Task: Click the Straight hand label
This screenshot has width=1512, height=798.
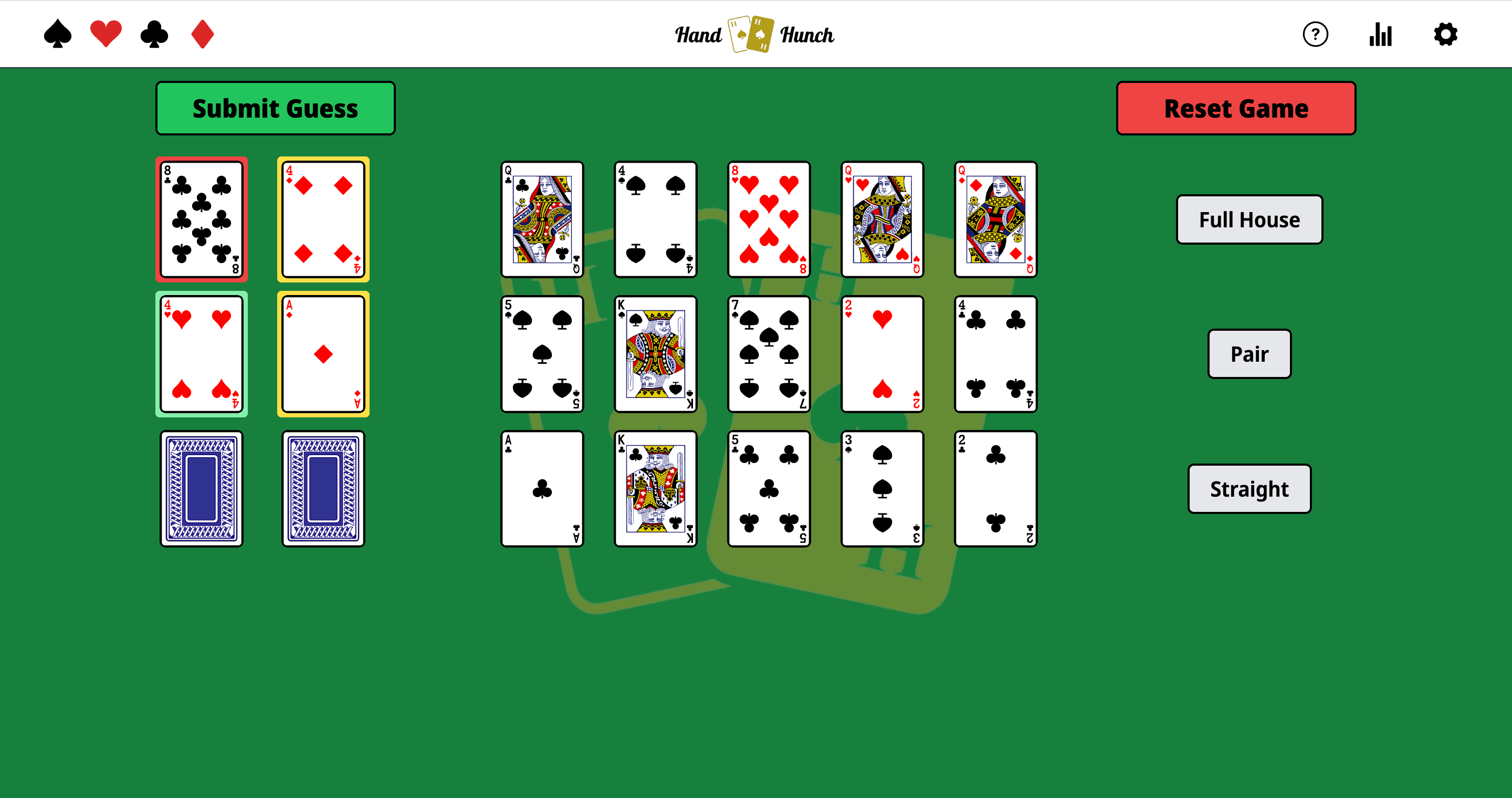Action: [x=1249, y=489]
